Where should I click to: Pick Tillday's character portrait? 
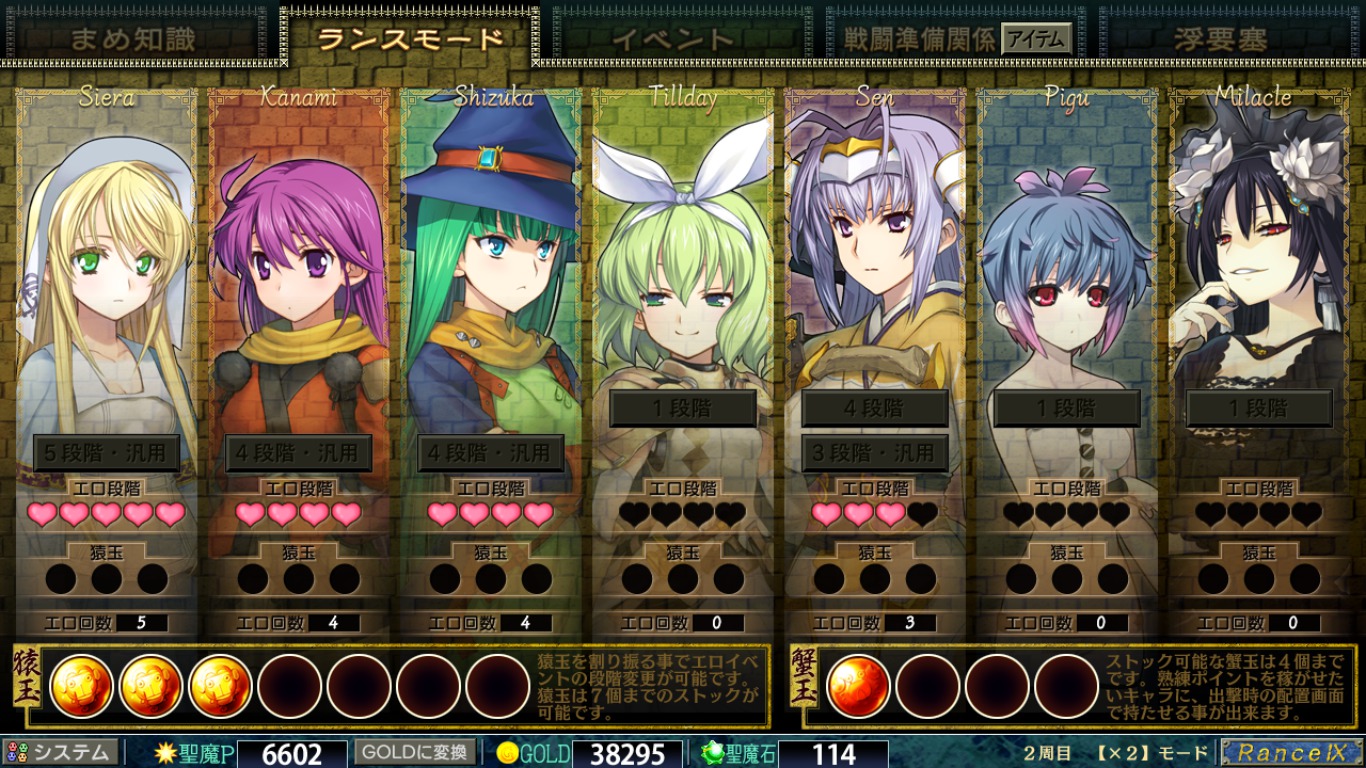pos(682,260)
